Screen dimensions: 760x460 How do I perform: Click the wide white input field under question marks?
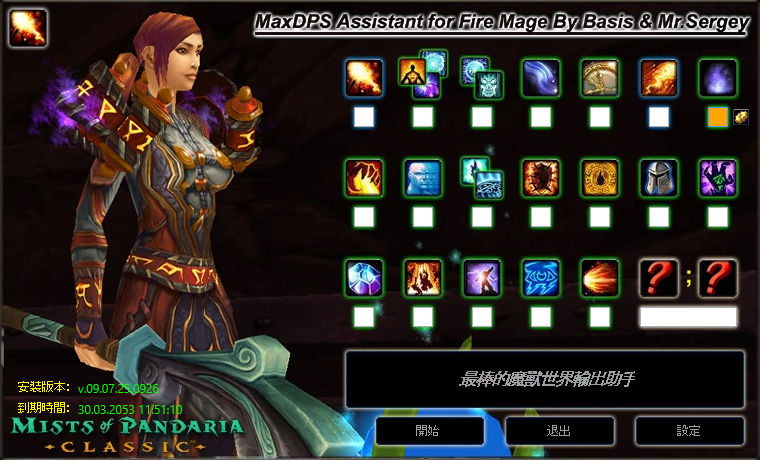point(688,317)
